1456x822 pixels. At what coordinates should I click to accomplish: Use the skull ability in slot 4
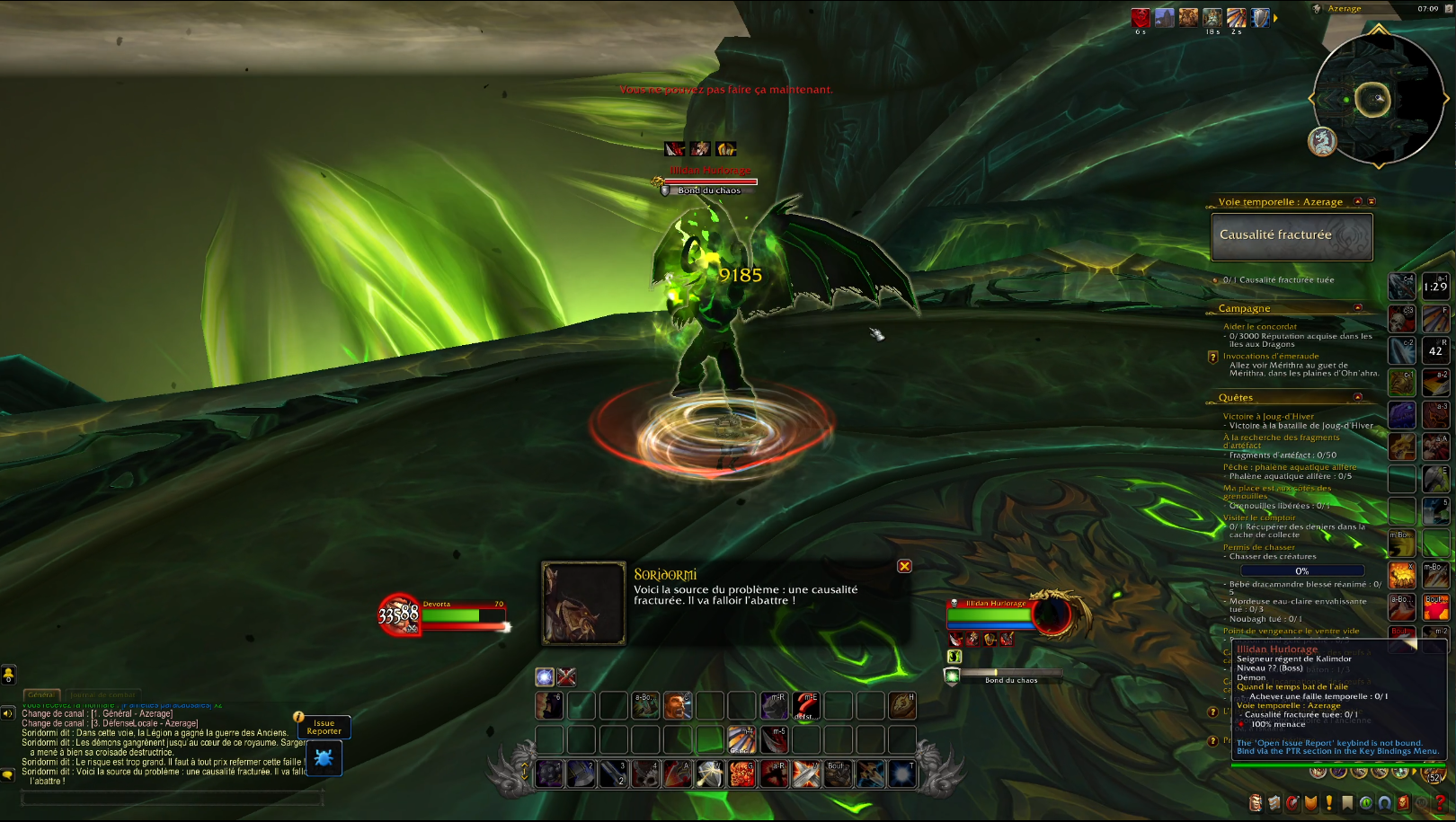point(646,773)
